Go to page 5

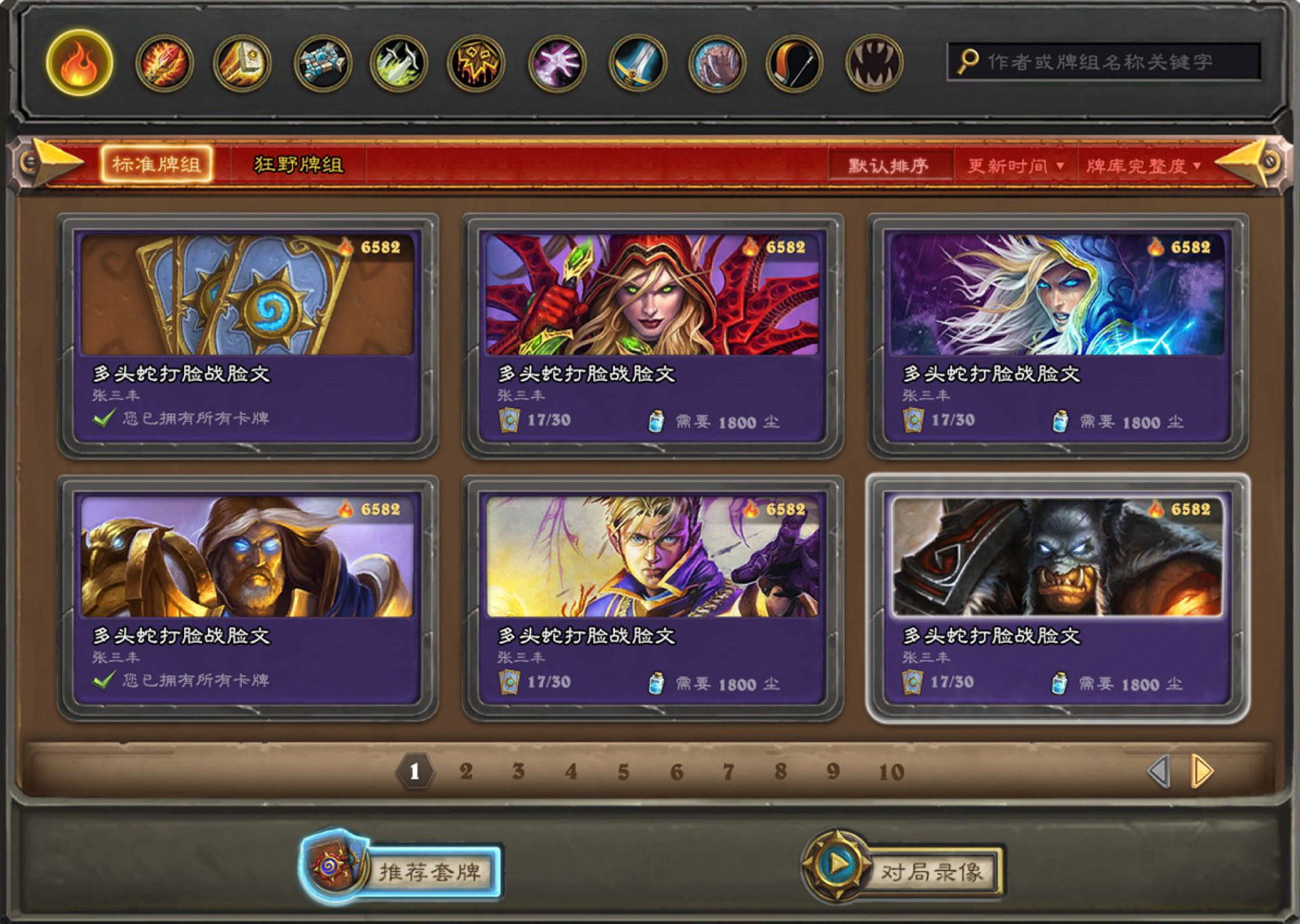pyautogui.click(x=623, y=772)
